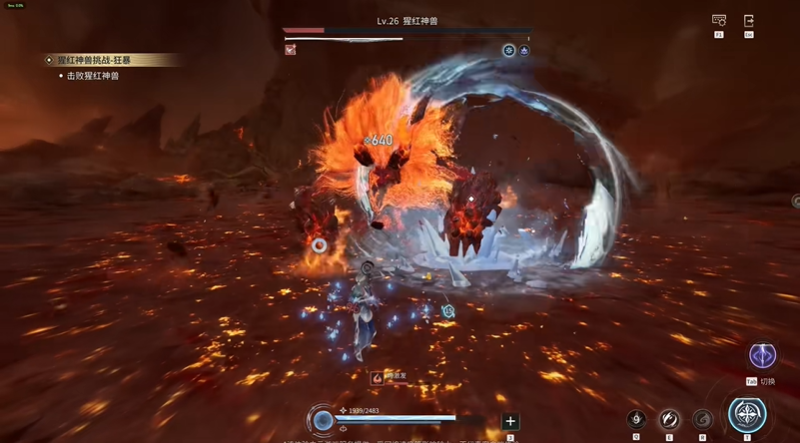Screen dimensions: 800x443
Task: Click the boss portrait icon below health bar
Action: tap(290, 50)
